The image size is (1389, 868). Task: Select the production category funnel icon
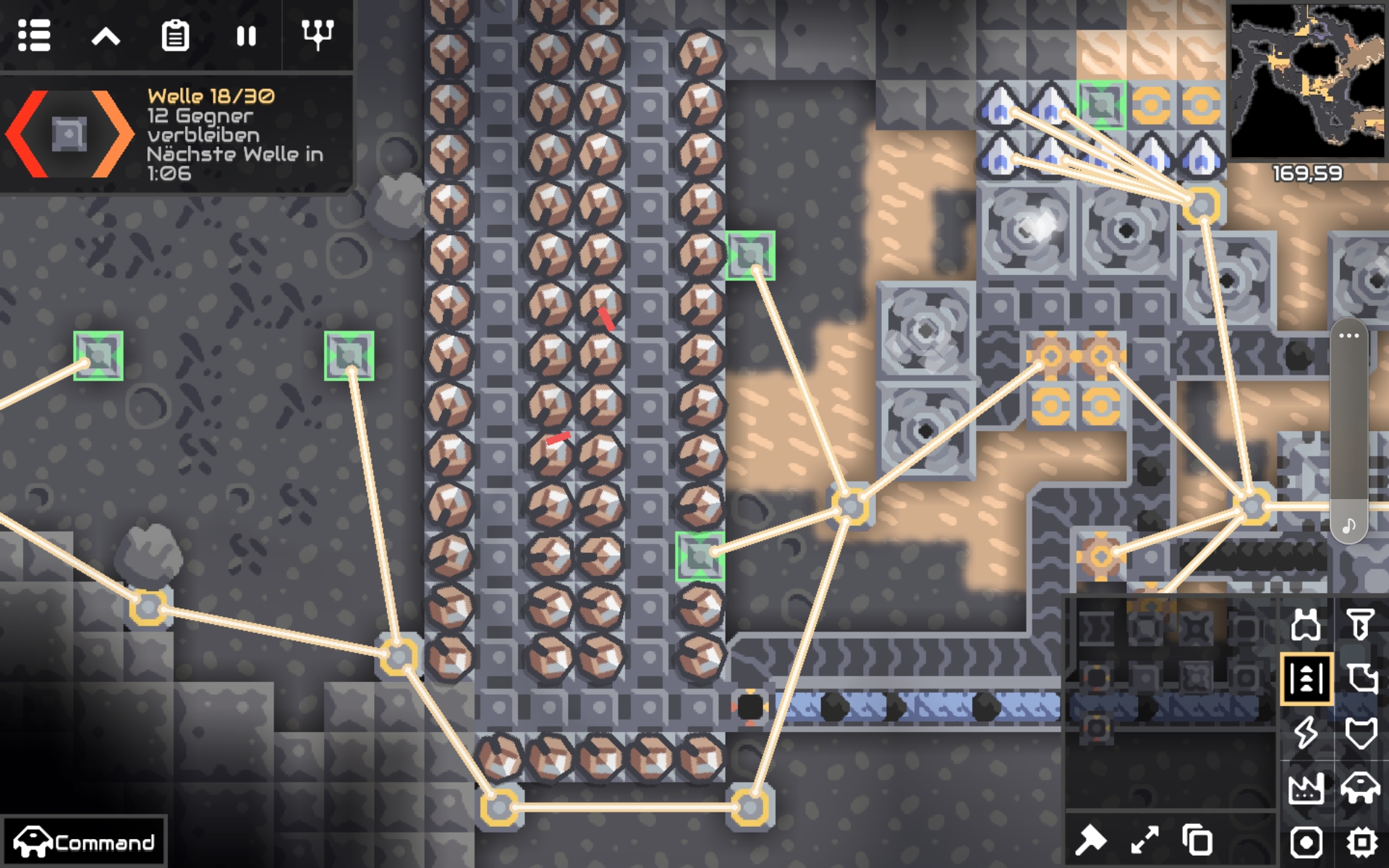click(1360, 624)
